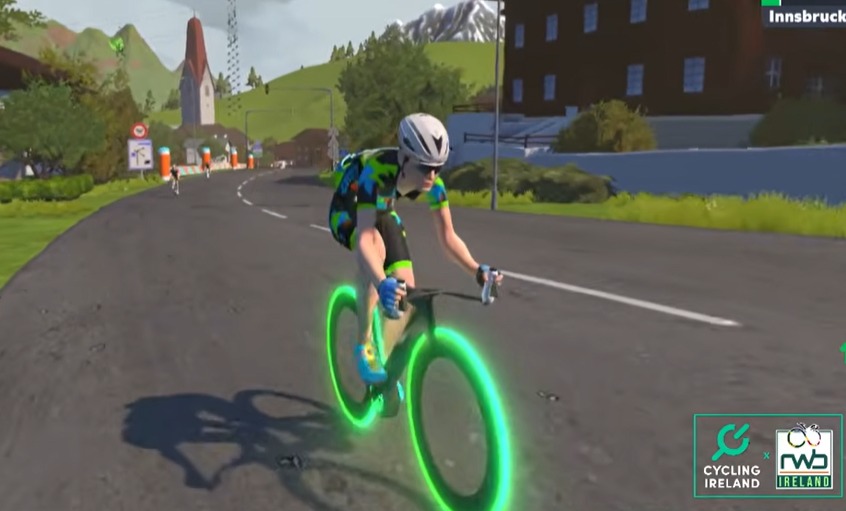The image size is (846, 511).
Task: Click the Innsbruck route label
Action: (805, 17)
